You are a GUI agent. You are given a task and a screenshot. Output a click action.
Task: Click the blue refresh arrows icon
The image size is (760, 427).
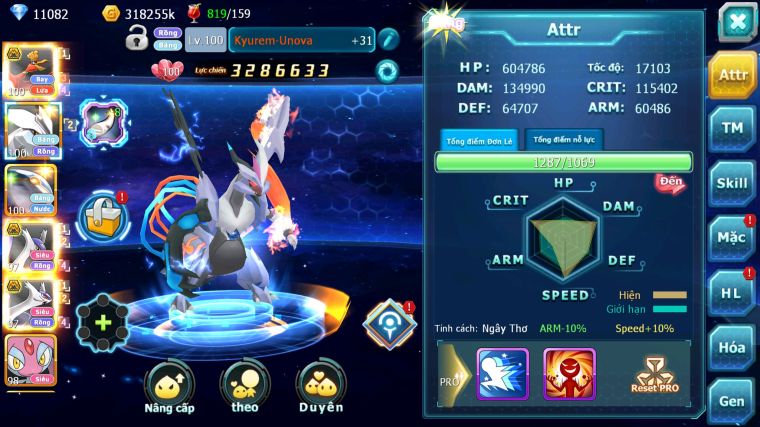pos(387,70)
